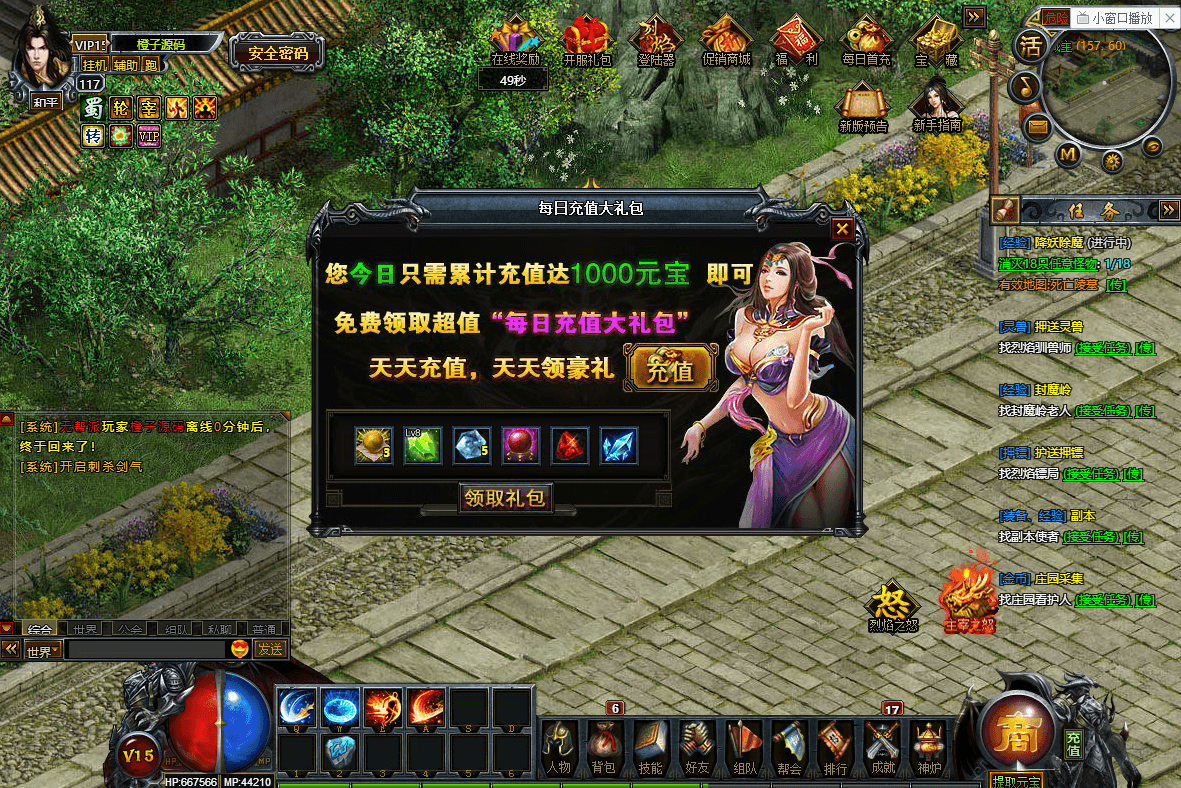Open the 在线奖励 online reward icon
Screen dimensions: 1181x788
tap(515, 42)
